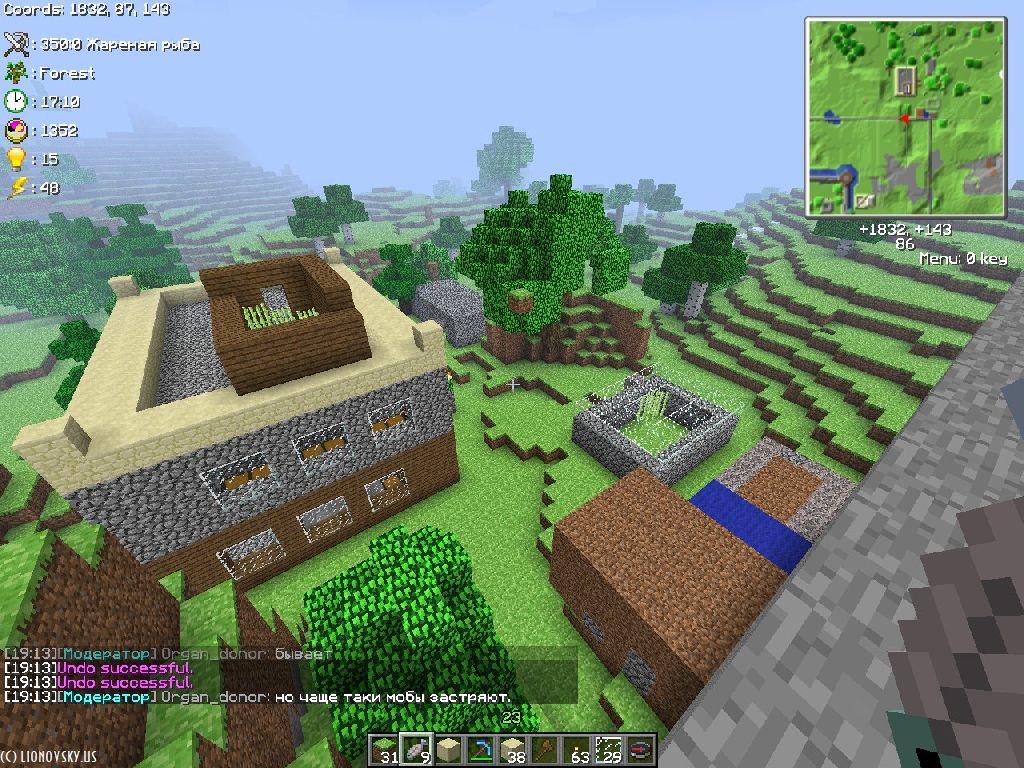This screenshot has height=768, width=1024.
Task: Select the cooked fish hotbar slot
Action: [416, 749]
